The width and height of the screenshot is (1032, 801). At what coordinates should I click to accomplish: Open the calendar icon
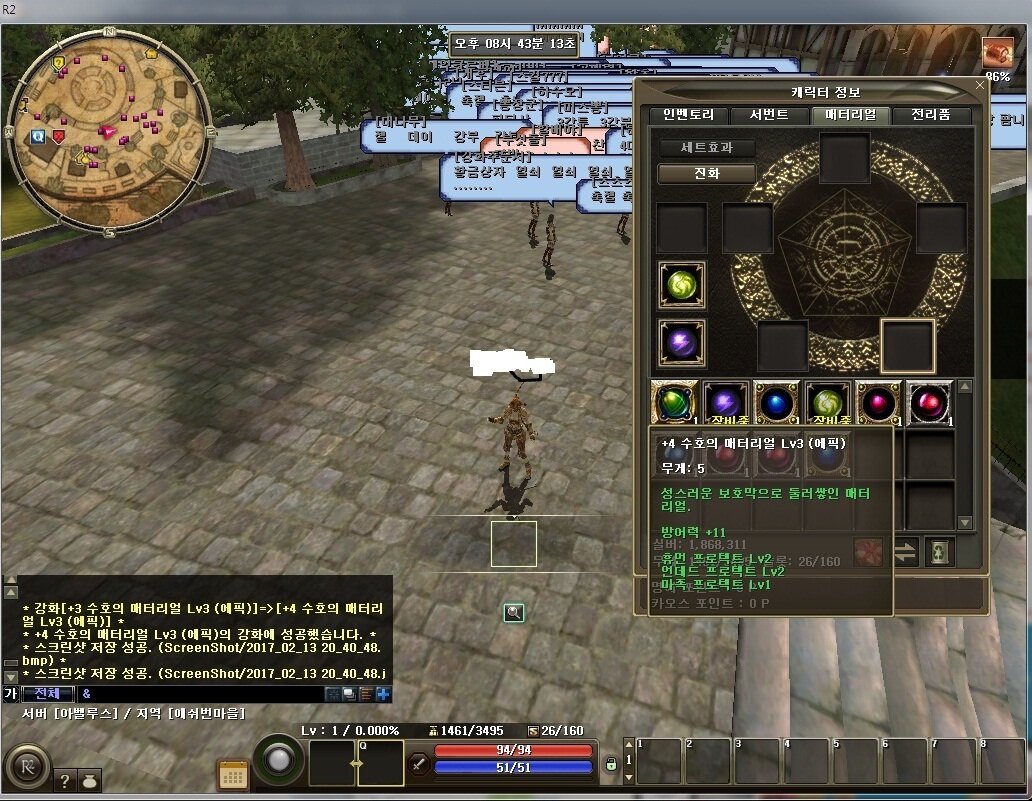click(x=233, y=776)
